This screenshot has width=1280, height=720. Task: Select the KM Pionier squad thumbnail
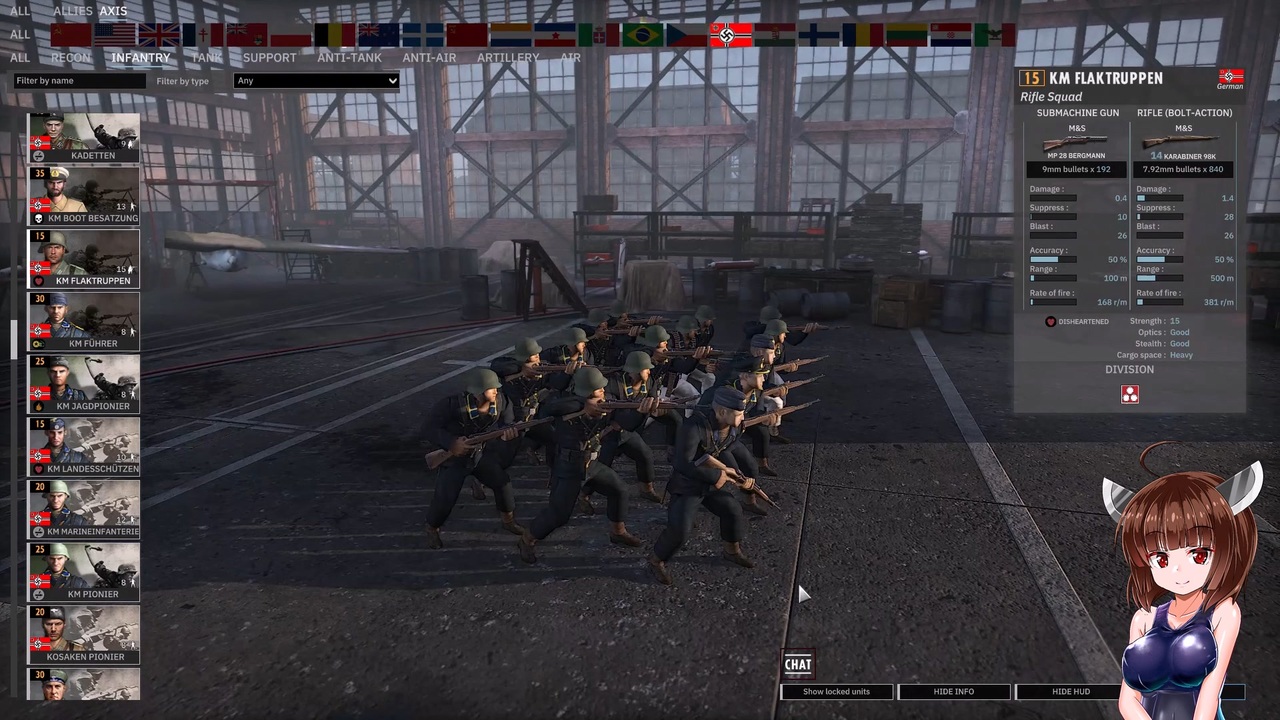pos(83,573)
